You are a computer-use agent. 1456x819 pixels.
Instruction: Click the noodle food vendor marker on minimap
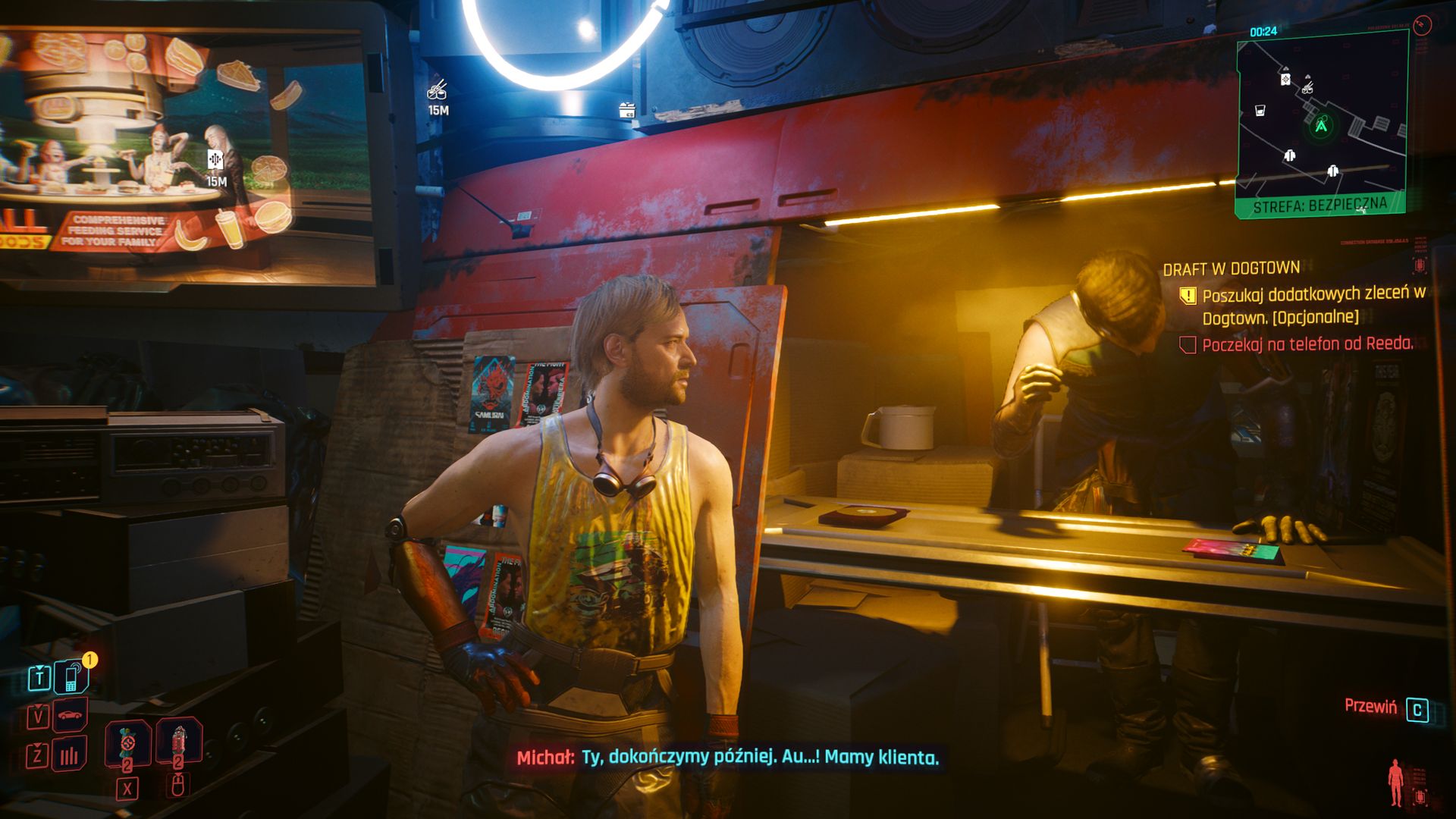(x=1307, y=89)
